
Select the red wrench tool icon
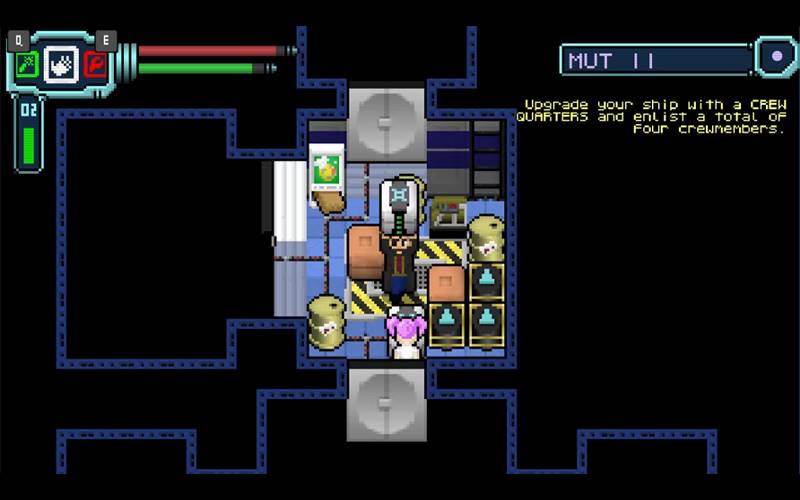[x=96, y=66]
